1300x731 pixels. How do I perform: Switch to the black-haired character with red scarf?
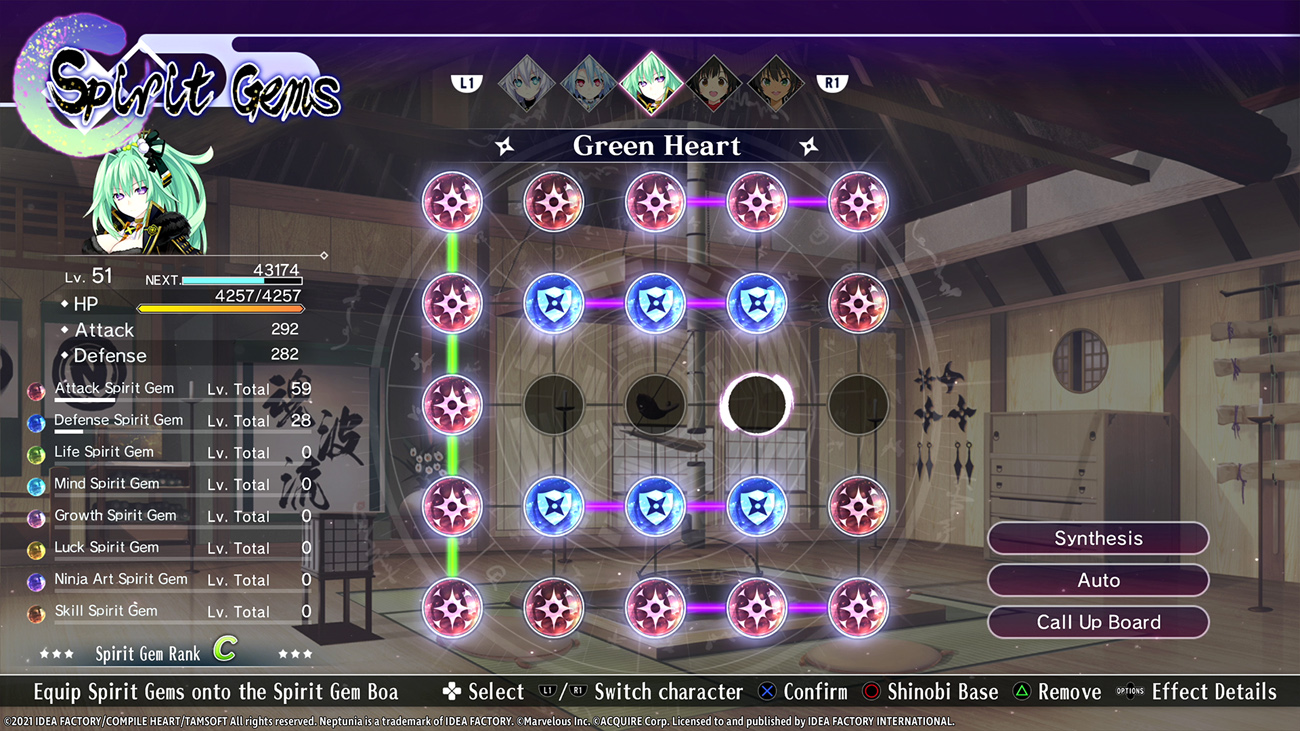[x=713, y=84]
